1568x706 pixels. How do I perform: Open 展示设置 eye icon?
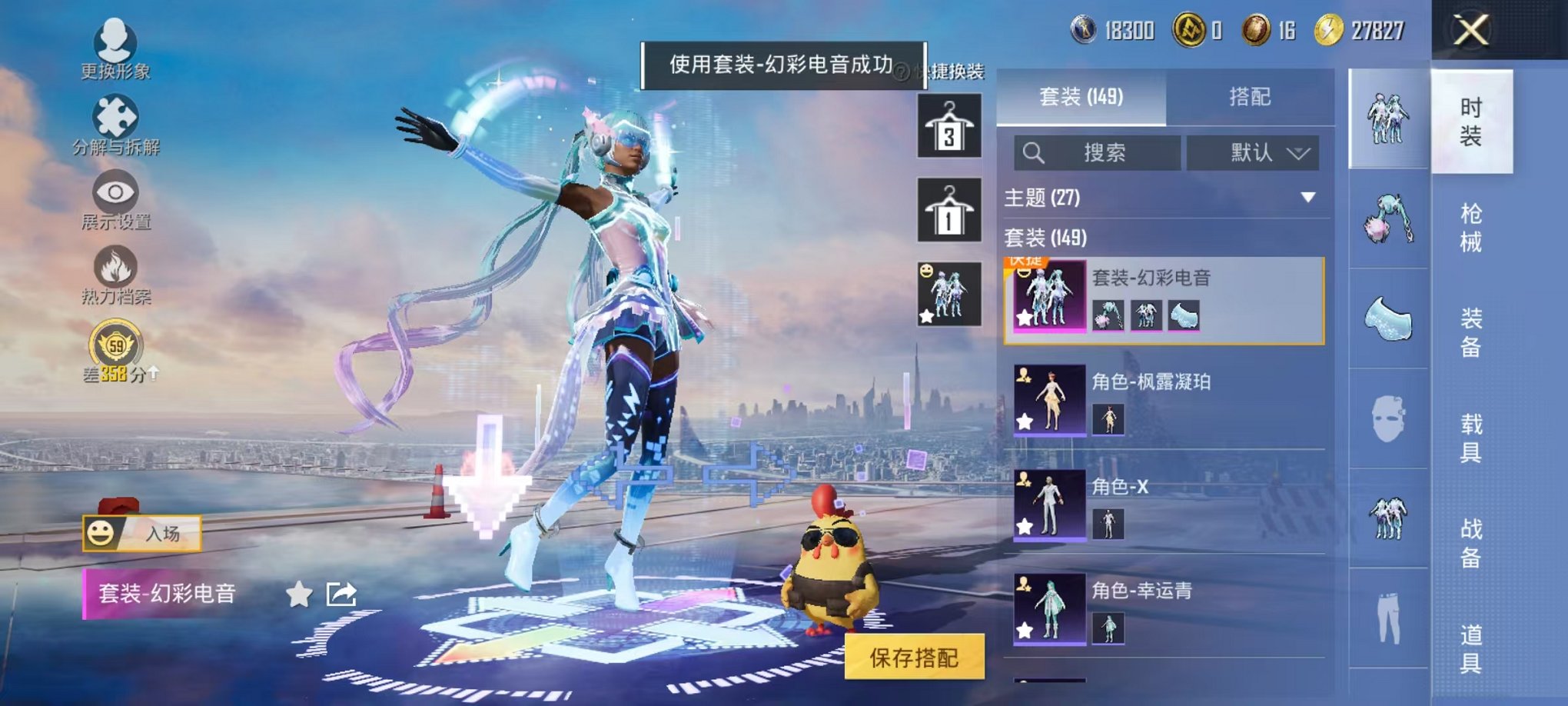(x=114, y=192)
